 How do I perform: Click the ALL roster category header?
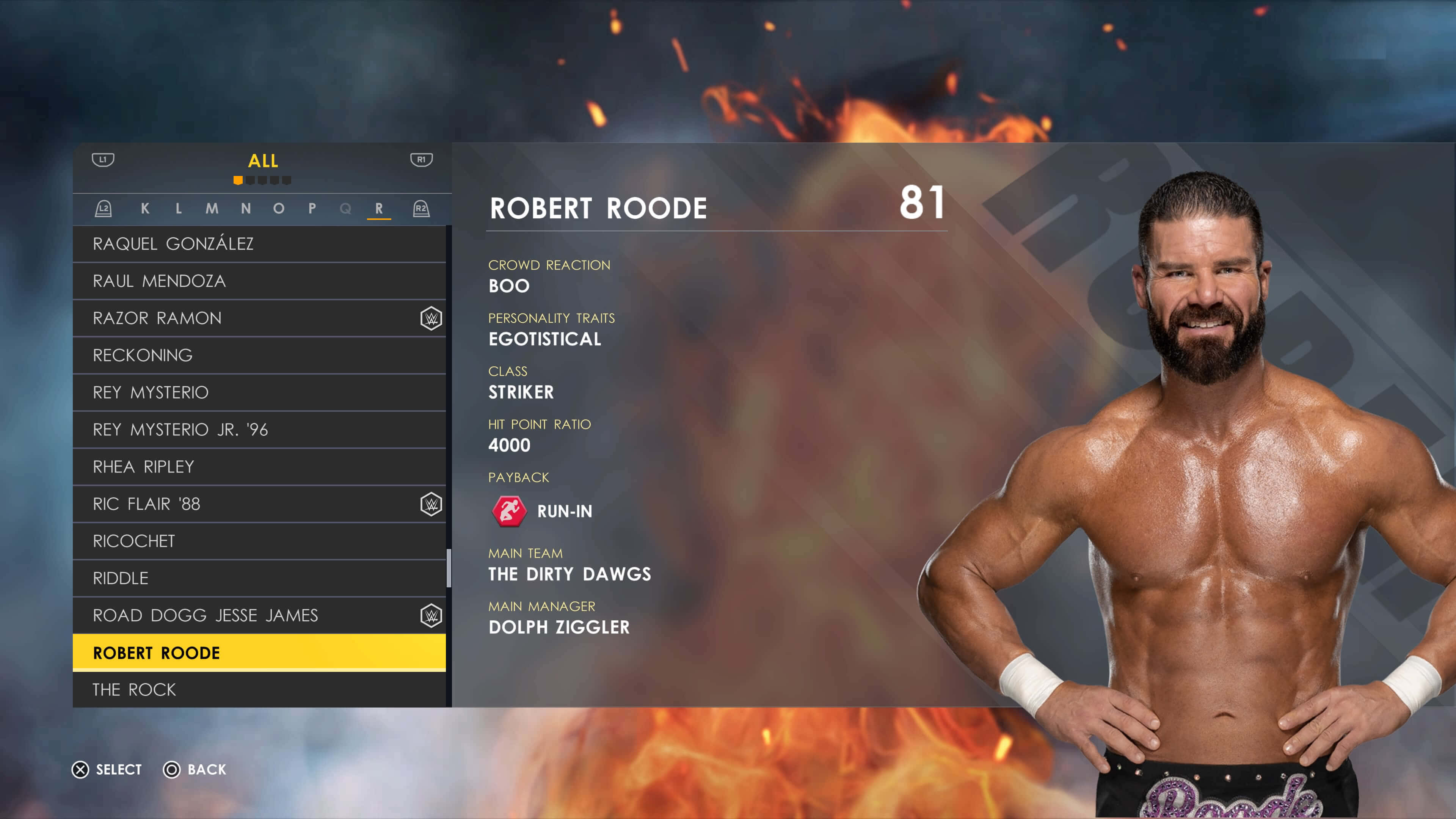pos(263,161)
